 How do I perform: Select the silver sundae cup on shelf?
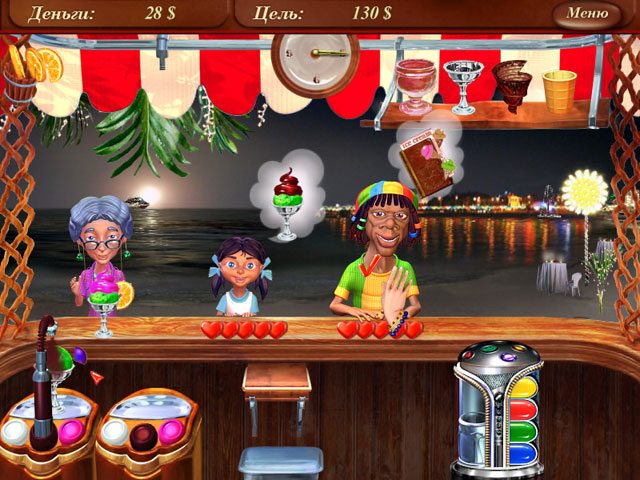point(462,84)
